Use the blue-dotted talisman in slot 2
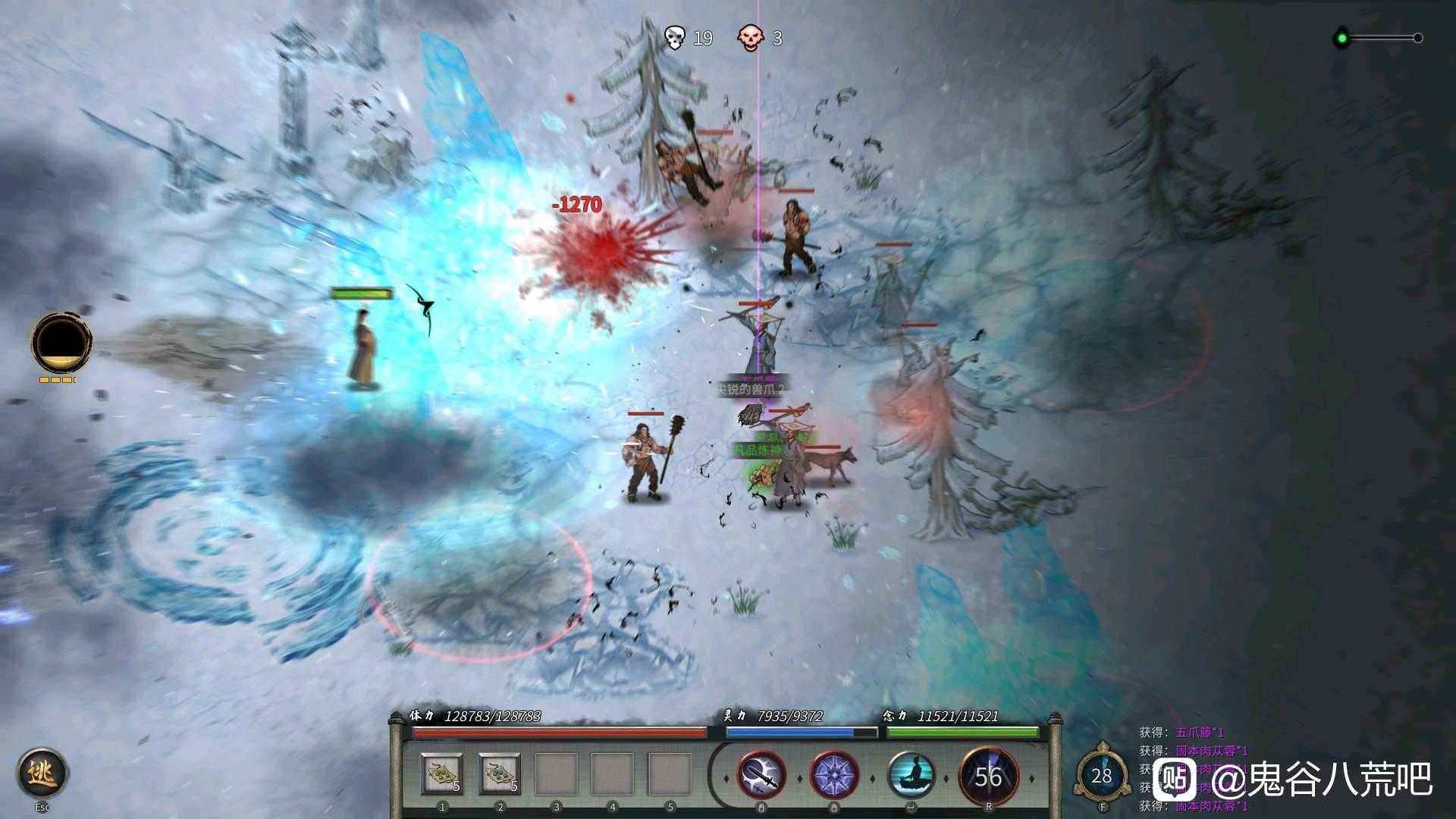Viewport: 1456px width, 819px height. (500, 775)
